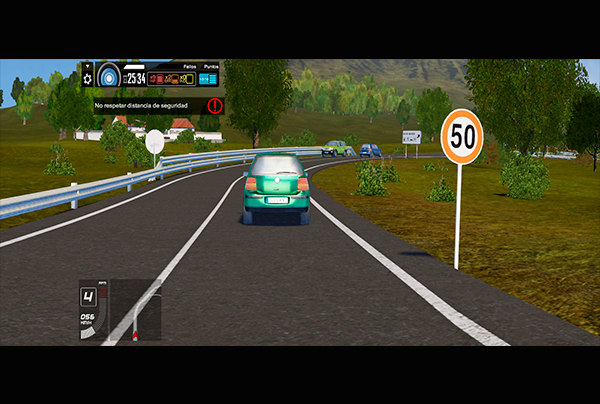Select the yellow faults counter icon
The width and height of the screenshot is (600, 404).
tap(187, 78)
